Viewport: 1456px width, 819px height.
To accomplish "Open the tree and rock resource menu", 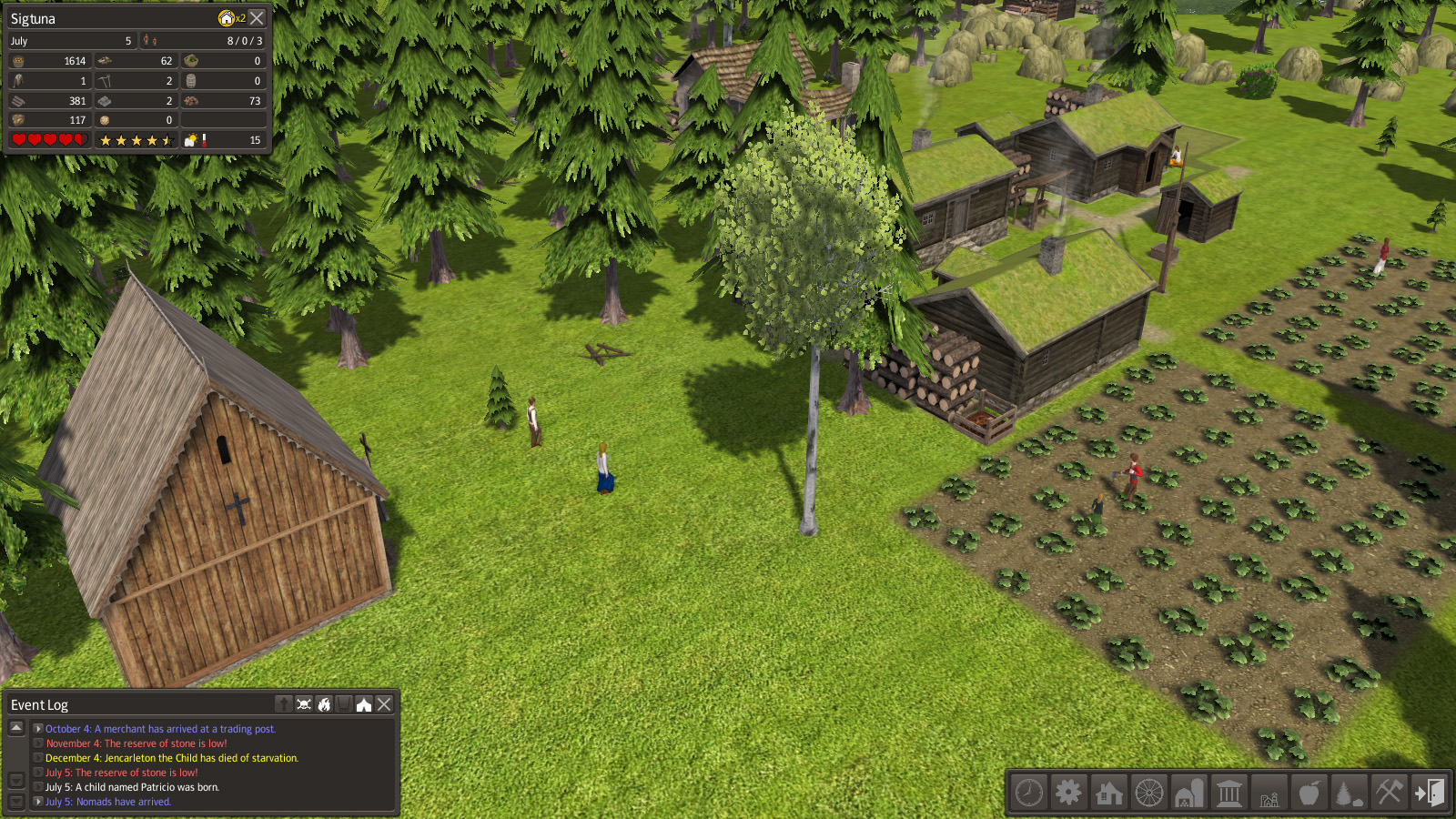I will tap(1349, 793).
